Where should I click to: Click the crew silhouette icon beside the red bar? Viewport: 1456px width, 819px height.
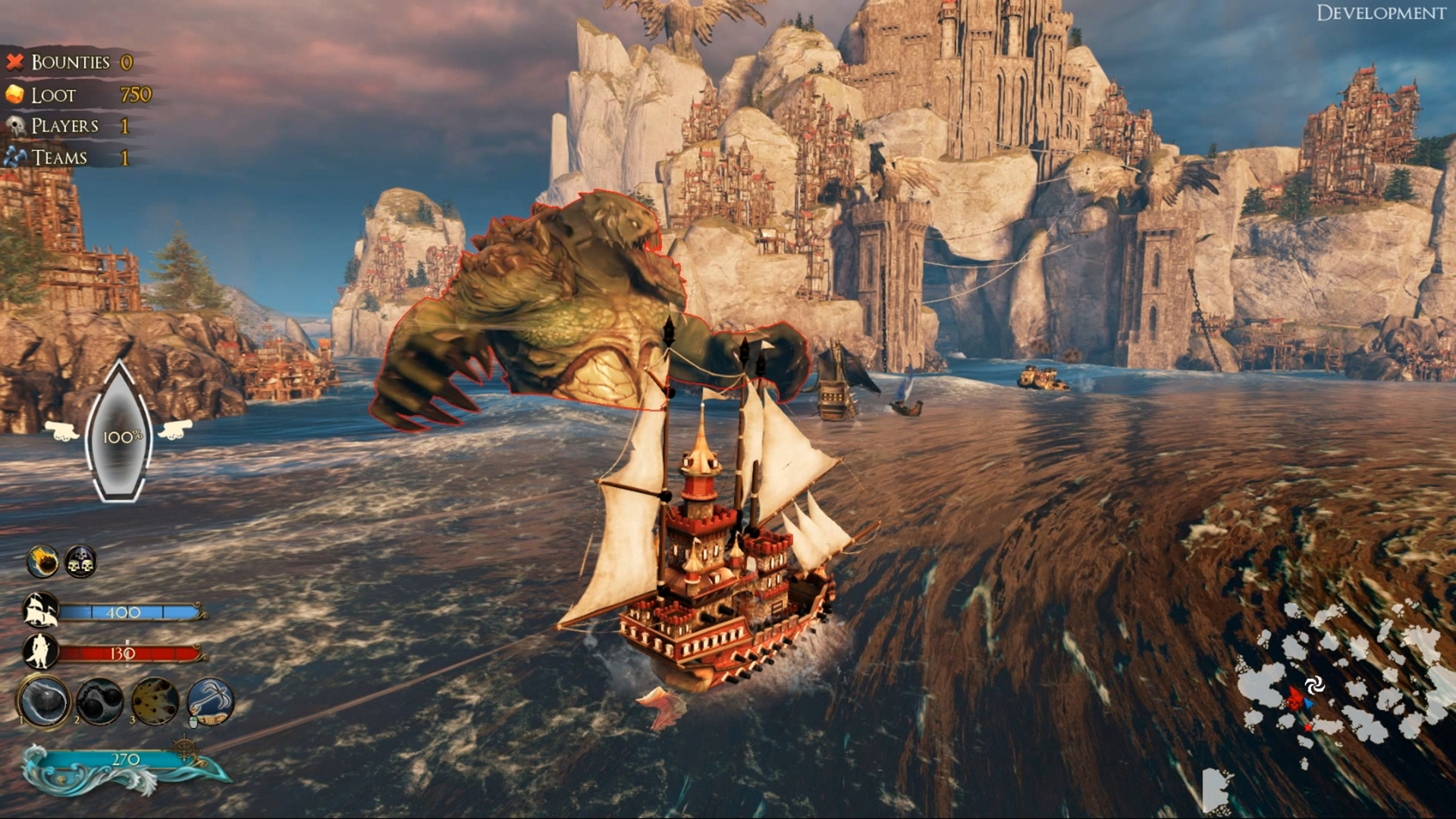[x=38, y=652]
